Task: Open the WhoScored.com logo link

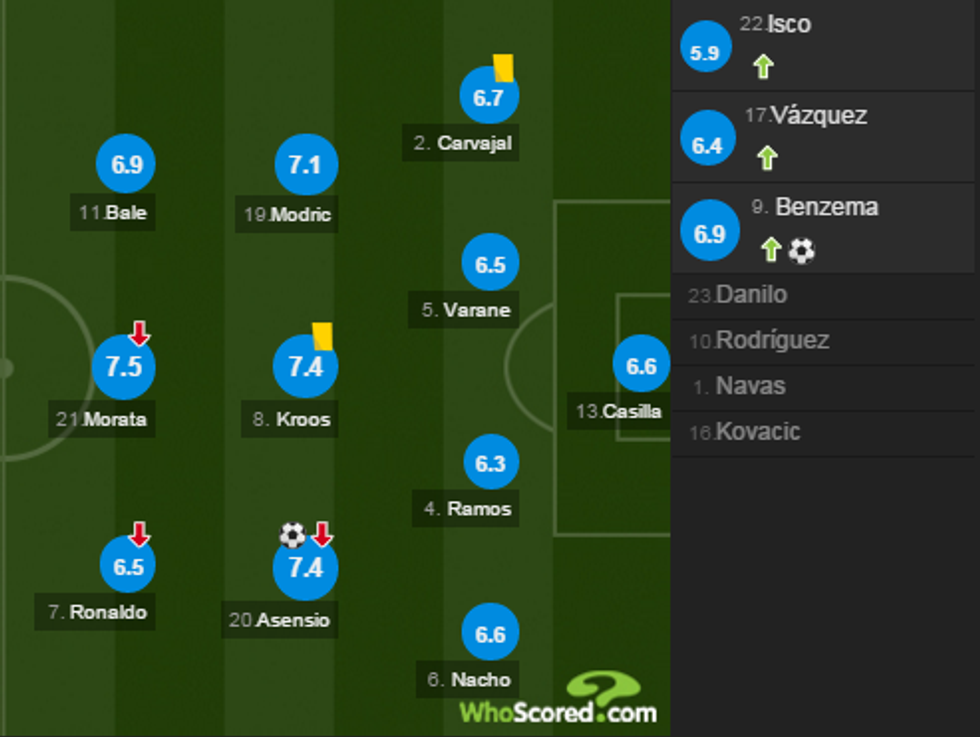Action: point(560,700)
